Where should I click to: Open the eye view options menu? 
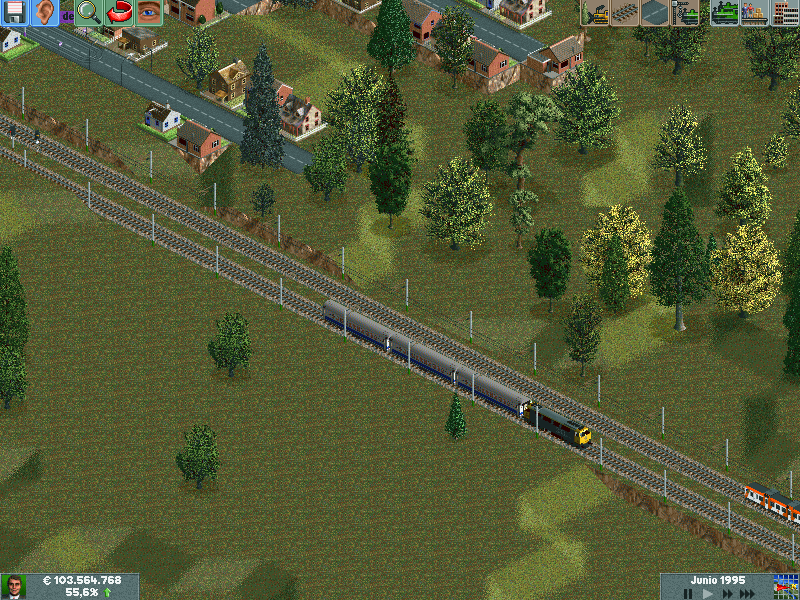click(149, 13)
